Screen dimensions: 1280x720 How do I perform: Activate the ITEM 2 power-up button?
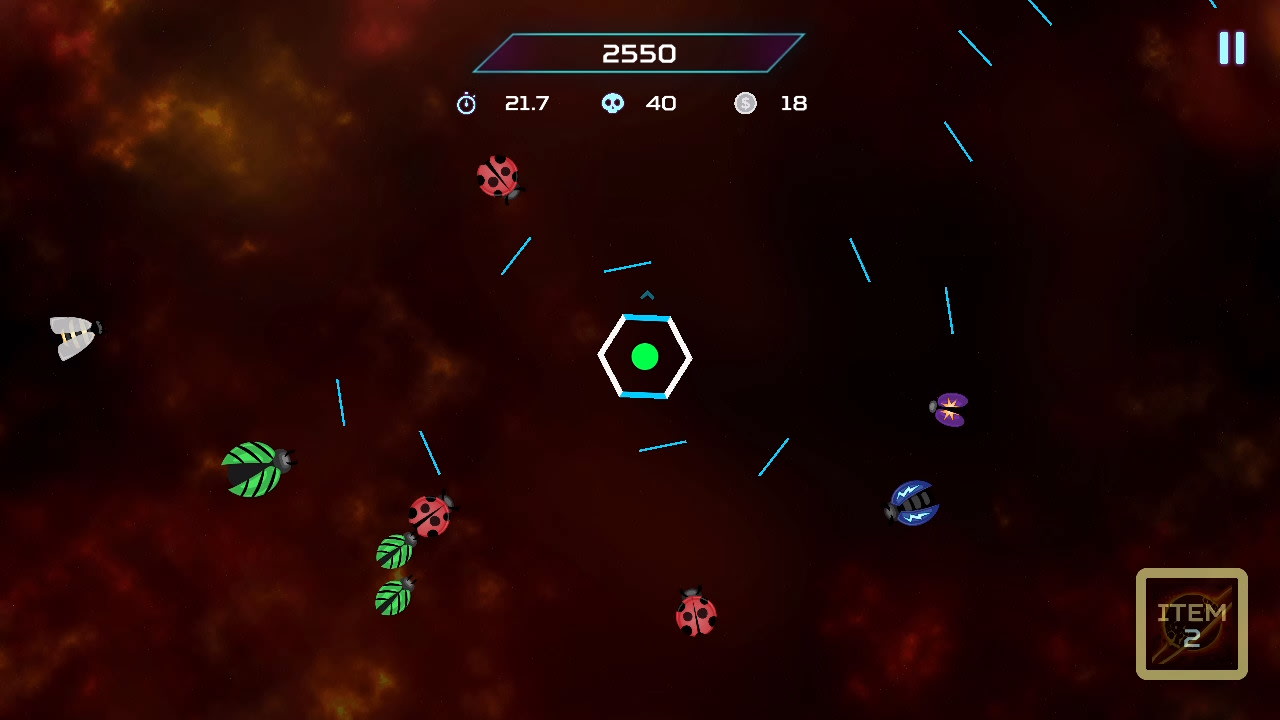pos(1191,624)
